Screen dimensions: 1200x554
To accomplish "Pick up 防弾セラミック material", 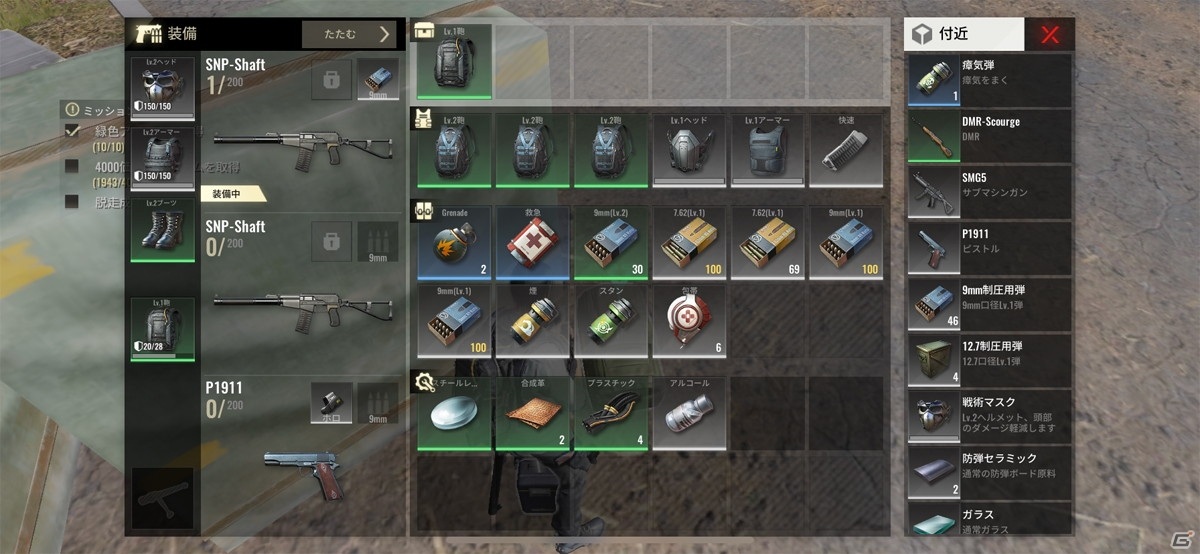I will 988,472.
